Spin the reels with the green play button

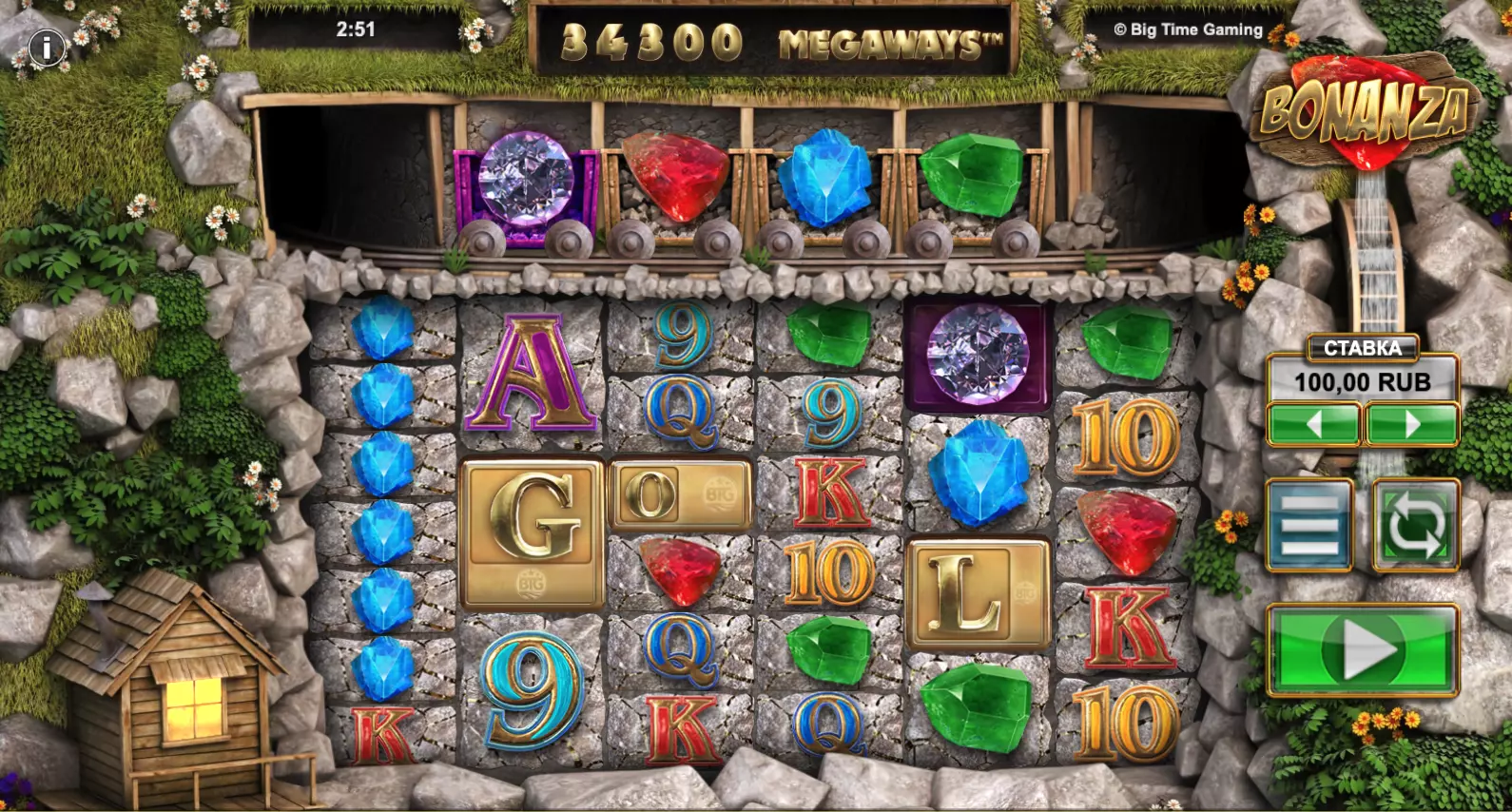[x=1363, y=651]
